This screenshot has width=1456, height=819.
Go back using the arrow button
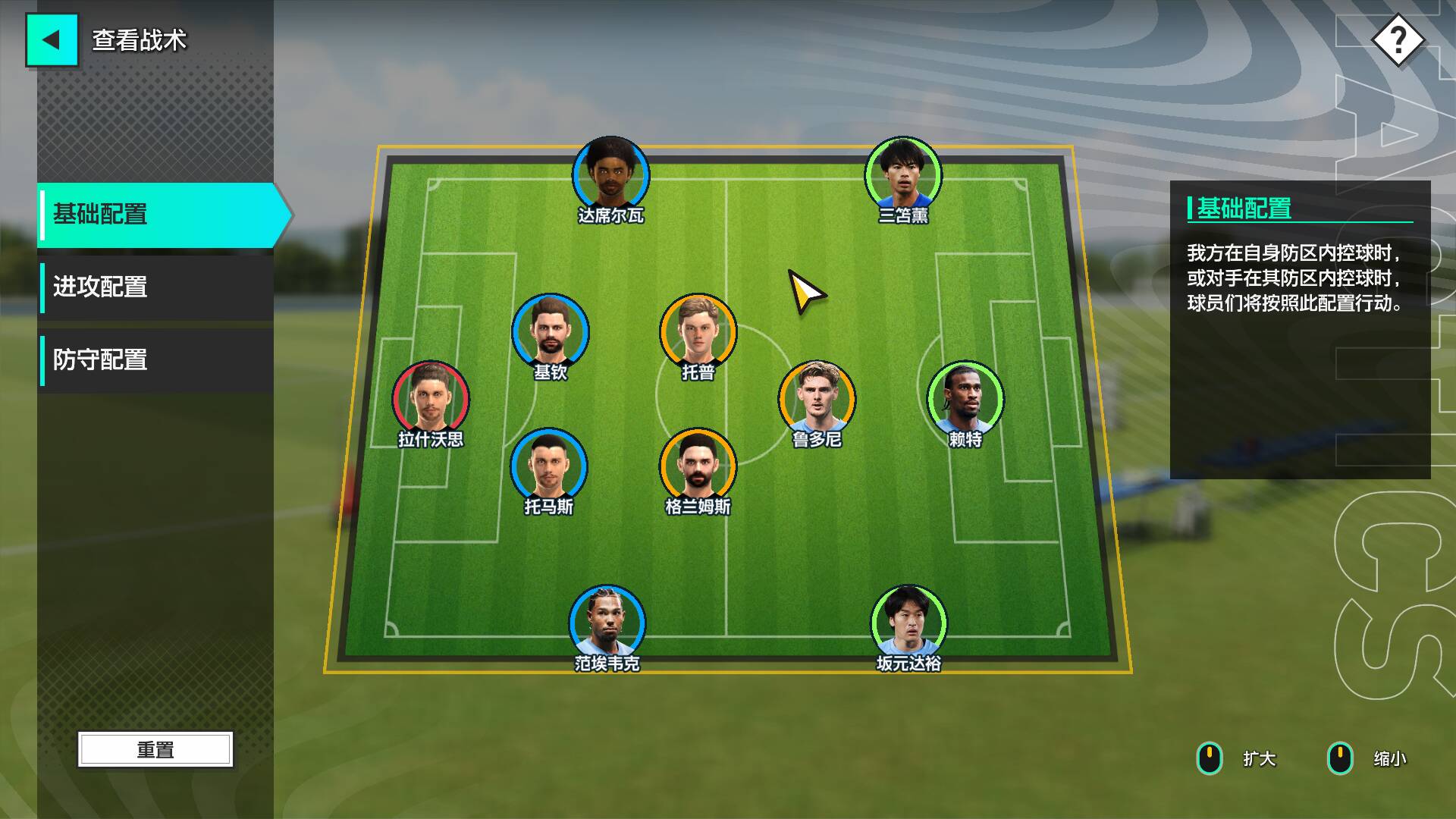(x=52, y=40)
